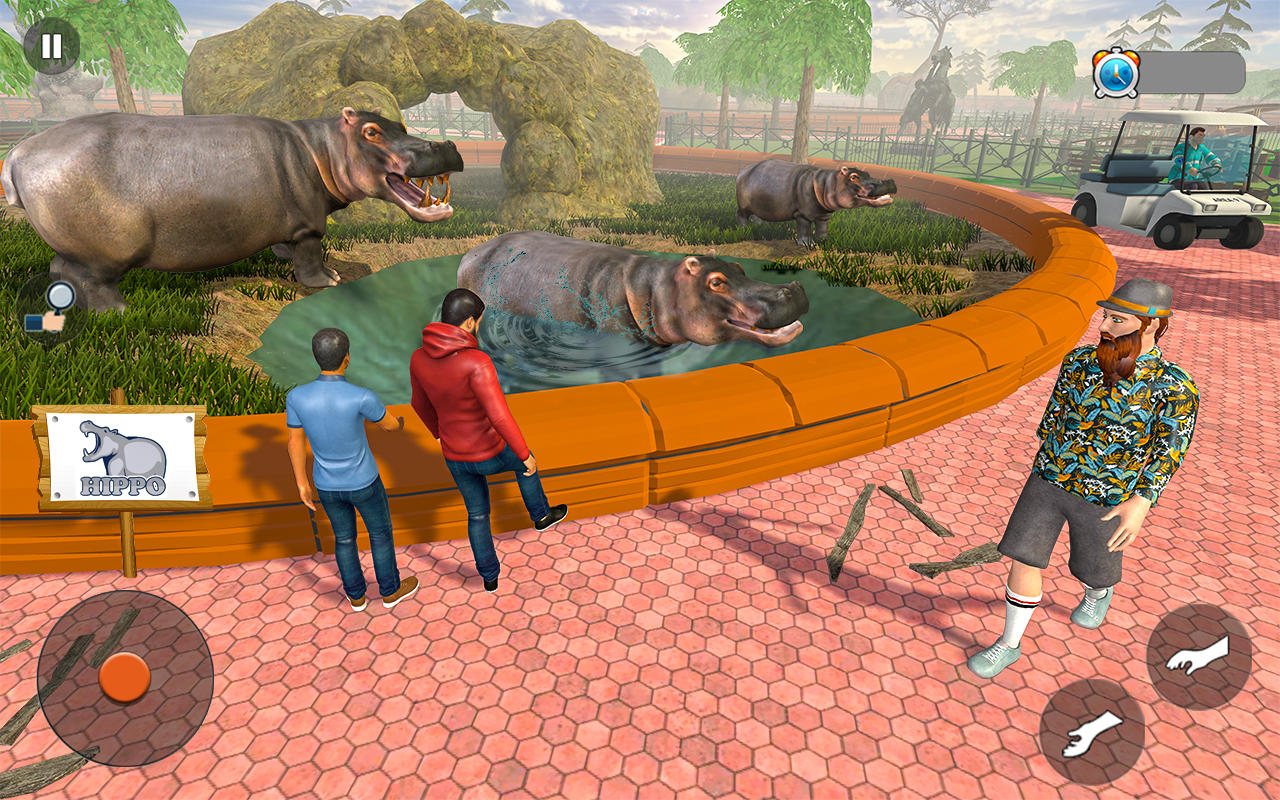Screen dimensions: 1280x800
Task: Tap the orange joystick knob
Action: (x=125, y=678)
